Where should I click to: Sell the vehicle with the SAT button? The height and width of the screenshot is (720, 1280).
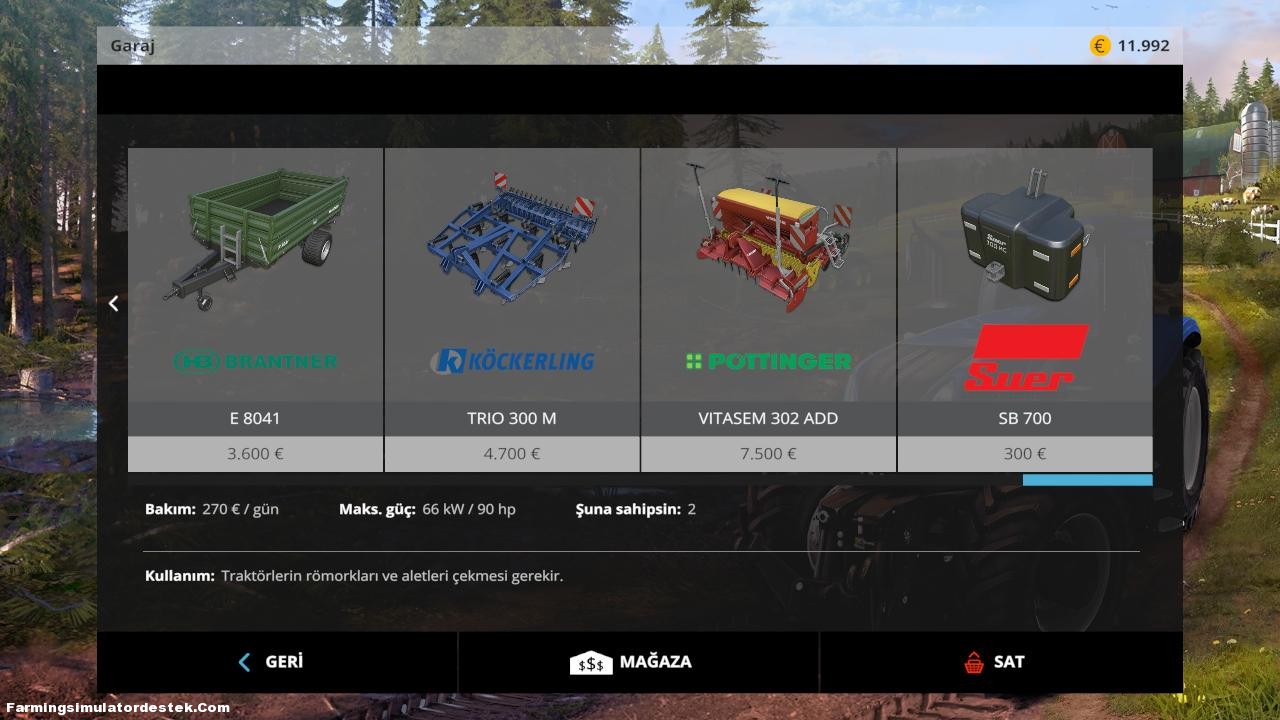1007,661
